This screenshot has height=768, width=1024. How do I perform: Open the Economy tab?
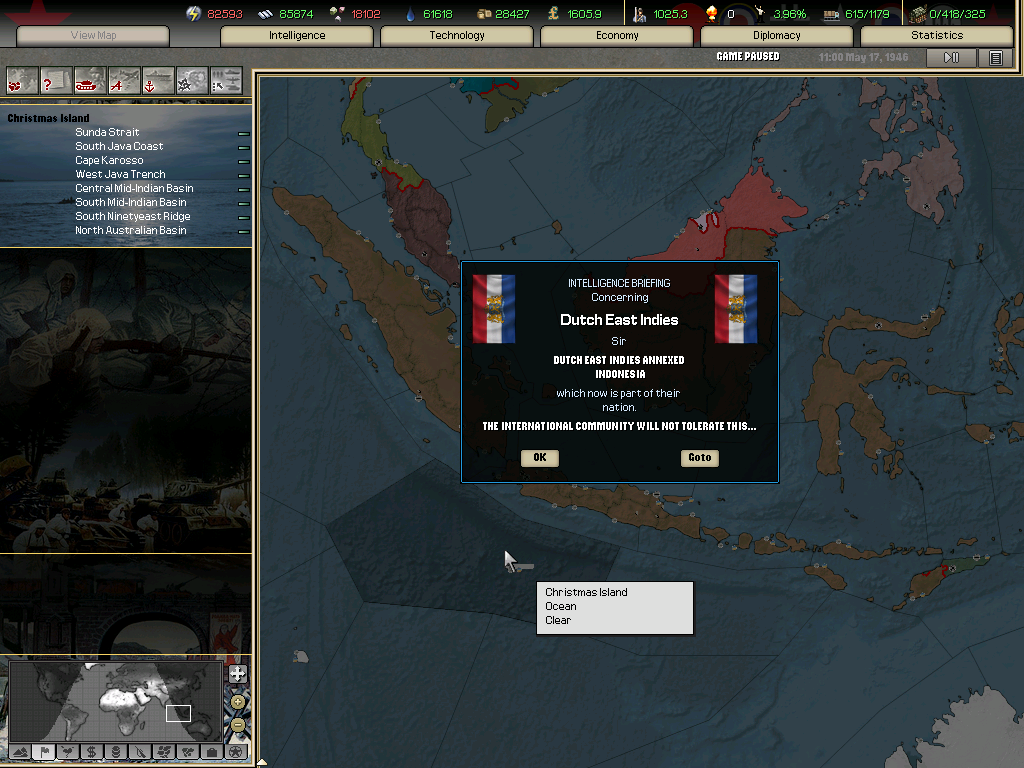point(617,36)
